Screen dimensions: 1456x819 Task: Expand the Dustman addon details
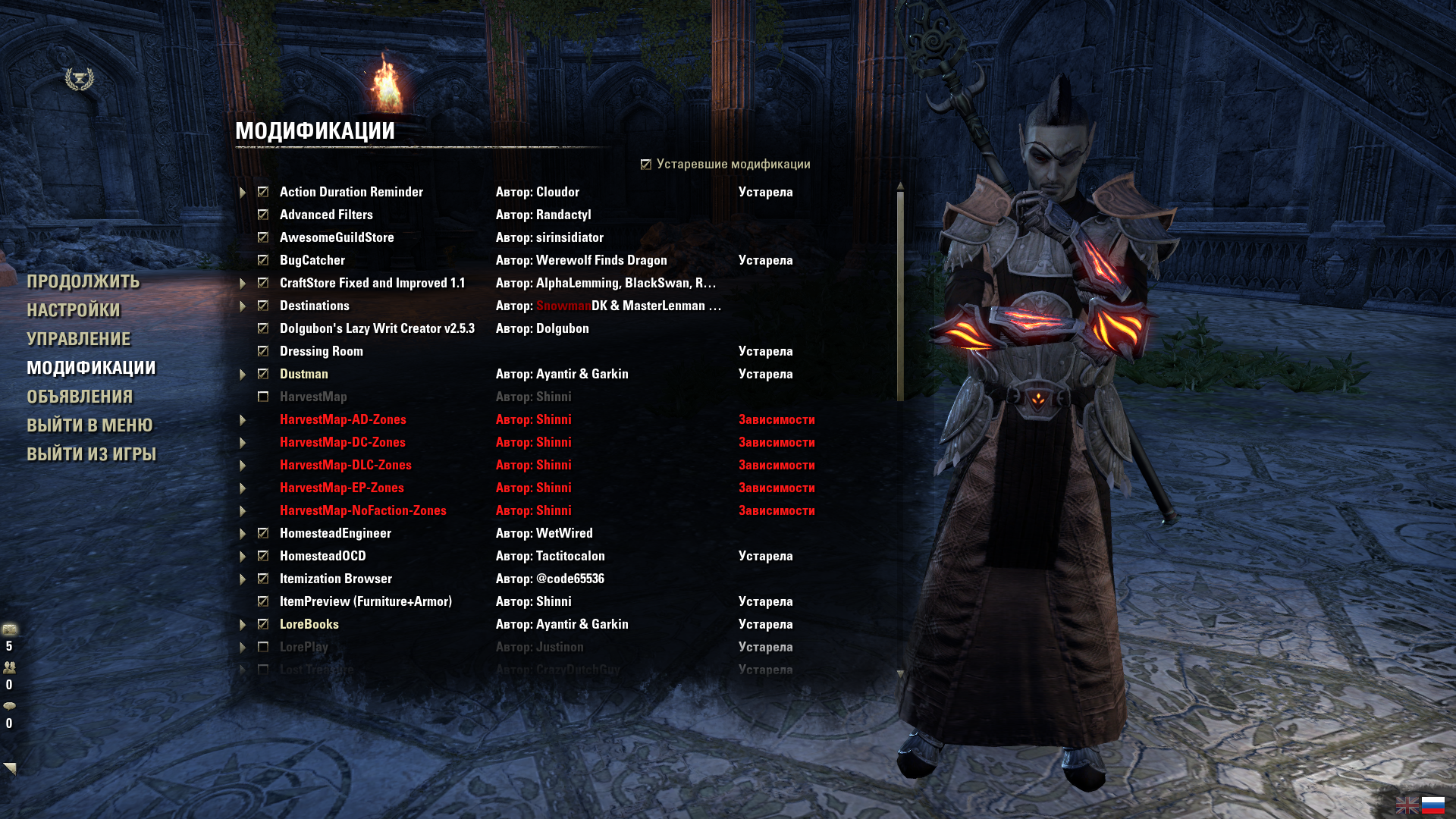[x=243, y=375]
